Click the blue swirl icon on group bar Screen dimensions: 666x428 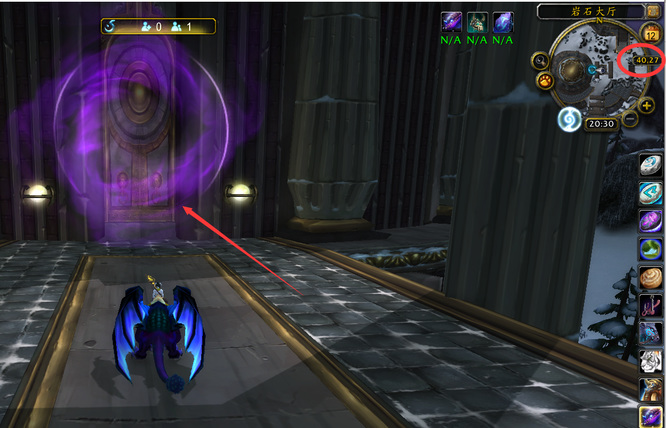coord(112,26)
